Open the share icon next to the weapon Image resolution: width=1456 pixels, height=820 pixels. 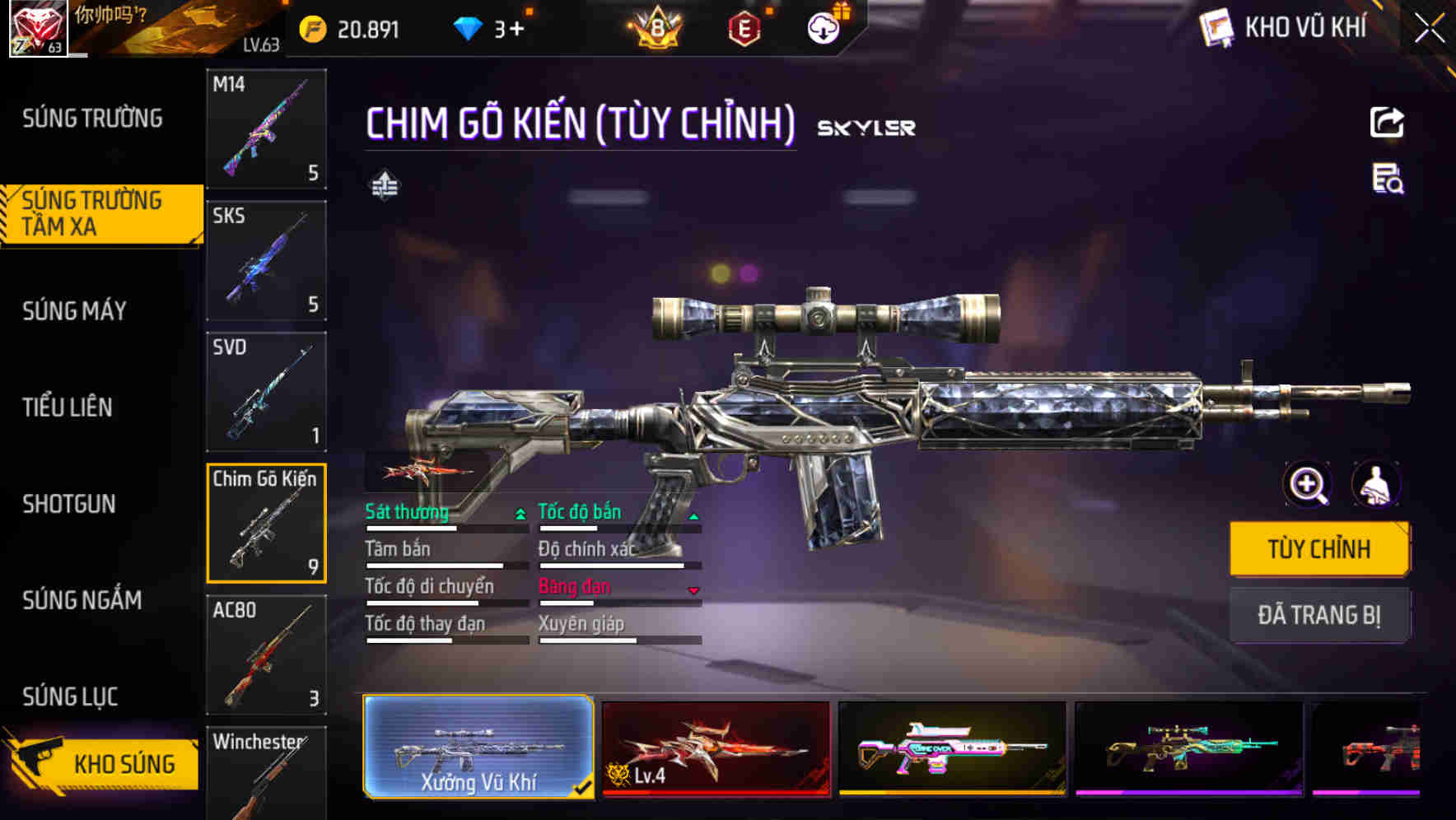1386,122
